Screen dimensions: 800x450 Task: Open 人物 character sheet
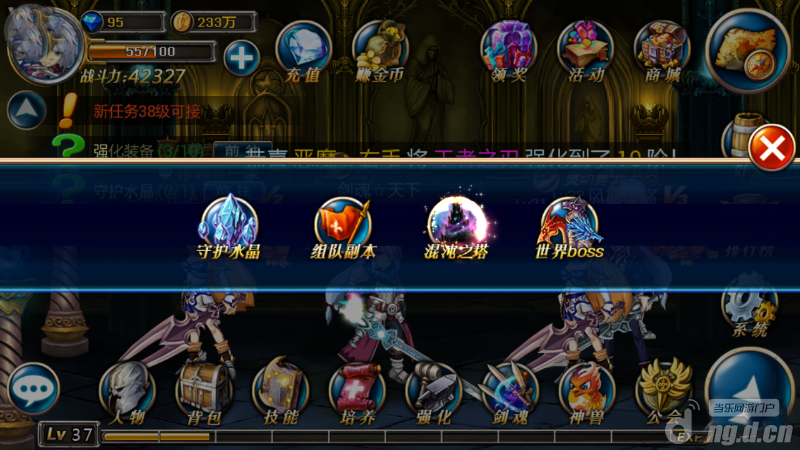[126, 392]
